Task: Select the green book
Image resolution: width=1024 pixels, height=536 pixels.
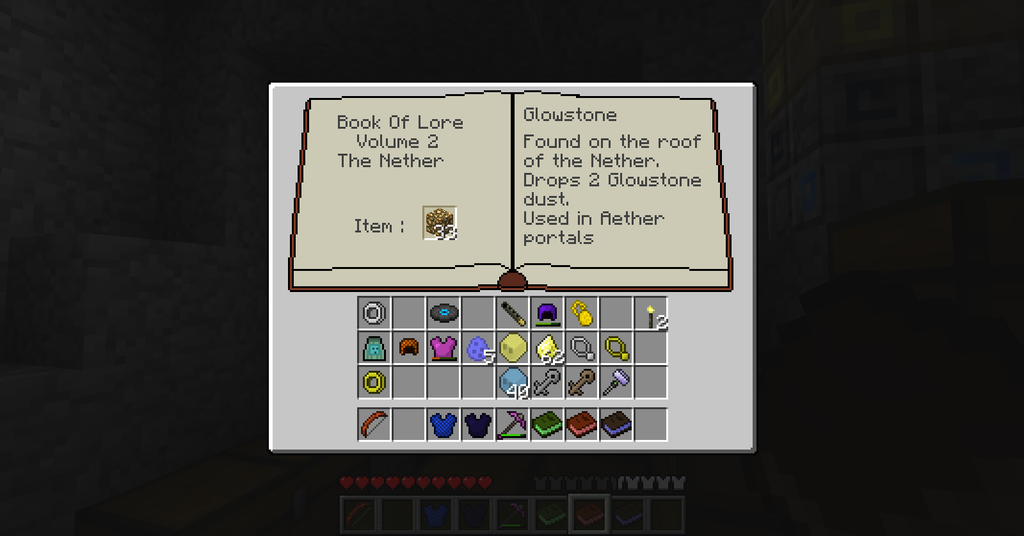Action: click(x=547, y=424)
